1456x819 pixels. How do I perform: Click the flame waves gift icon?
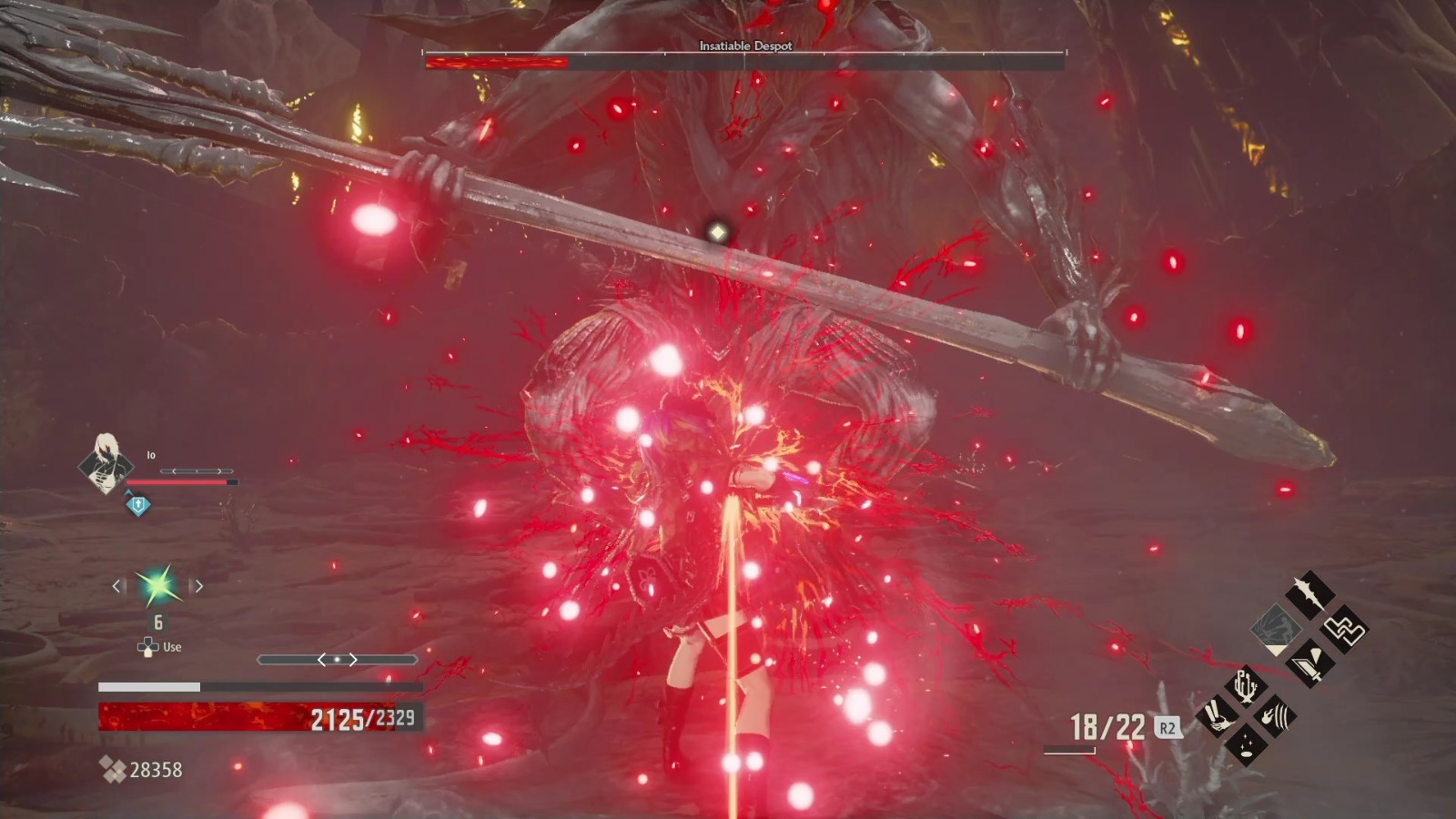(x=1274, y=715)
